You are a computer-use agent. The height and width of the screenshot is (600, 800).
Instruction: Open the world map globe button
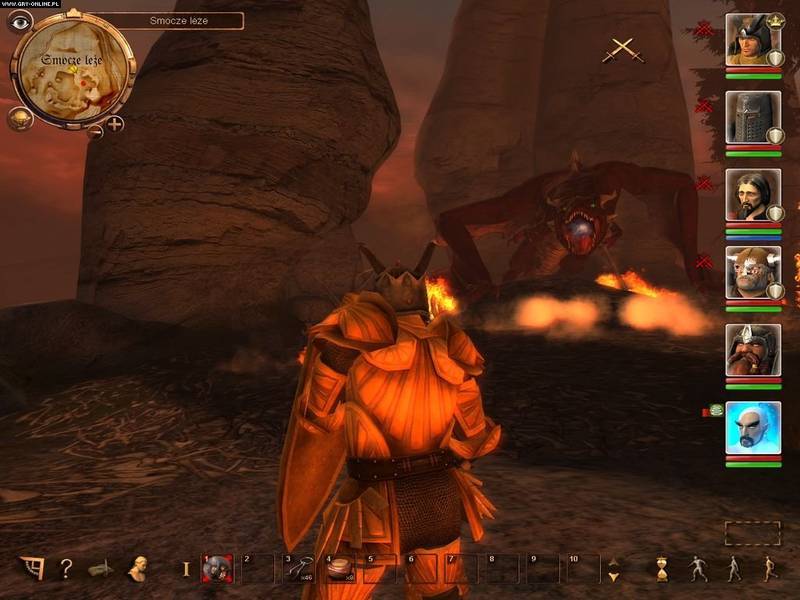click(21, 118)
